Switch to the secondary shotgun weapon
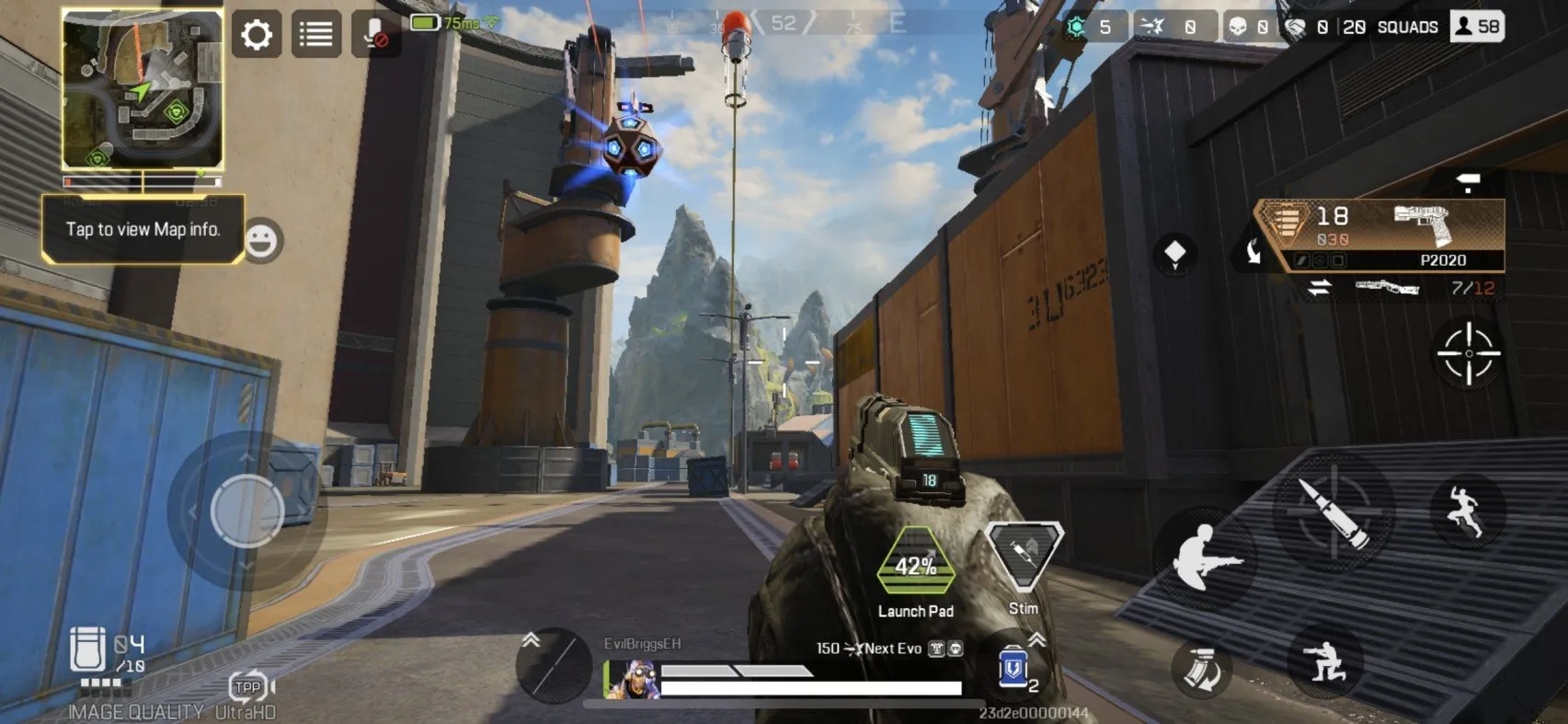 [x=1387, y=288]
